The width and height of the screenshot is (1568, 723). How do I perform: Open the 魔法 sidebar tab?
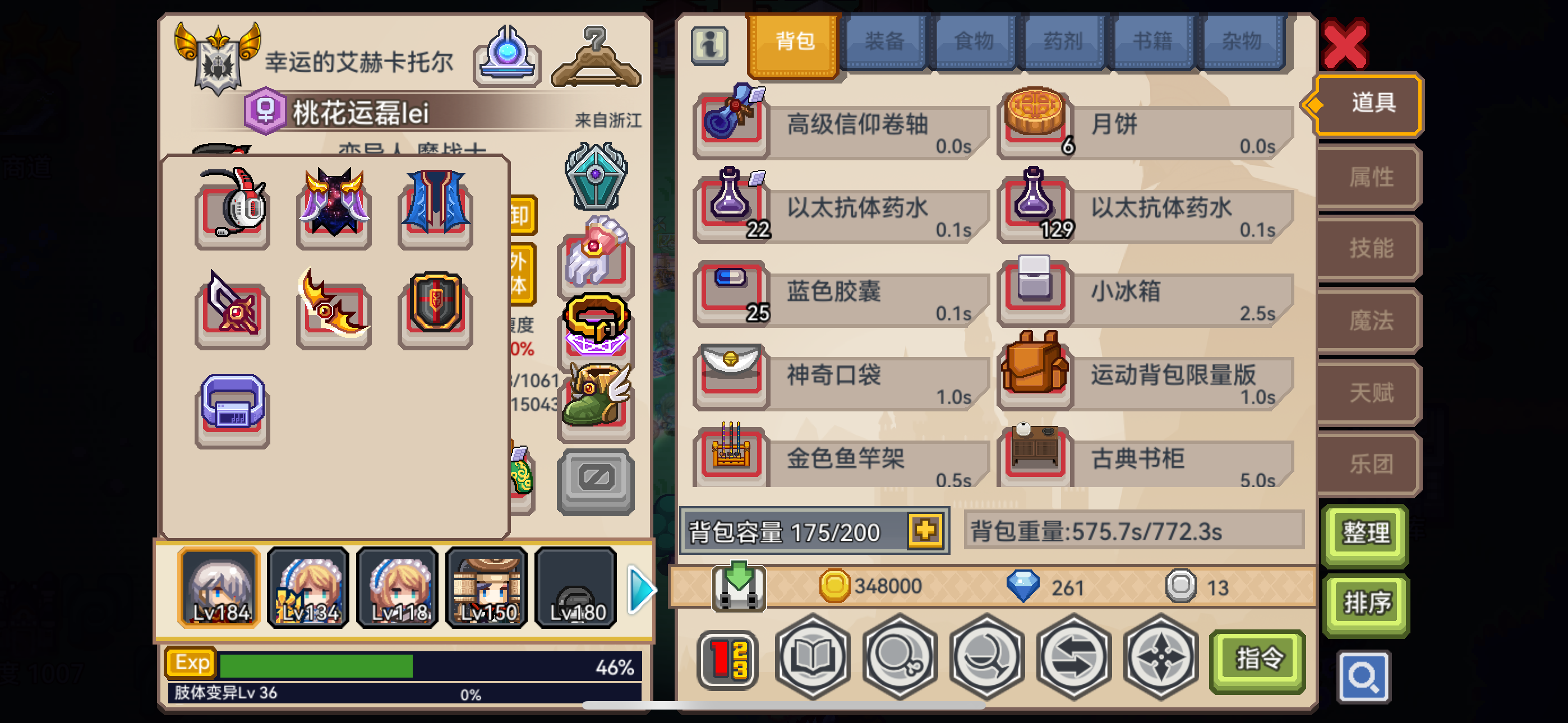(1367, 321)
